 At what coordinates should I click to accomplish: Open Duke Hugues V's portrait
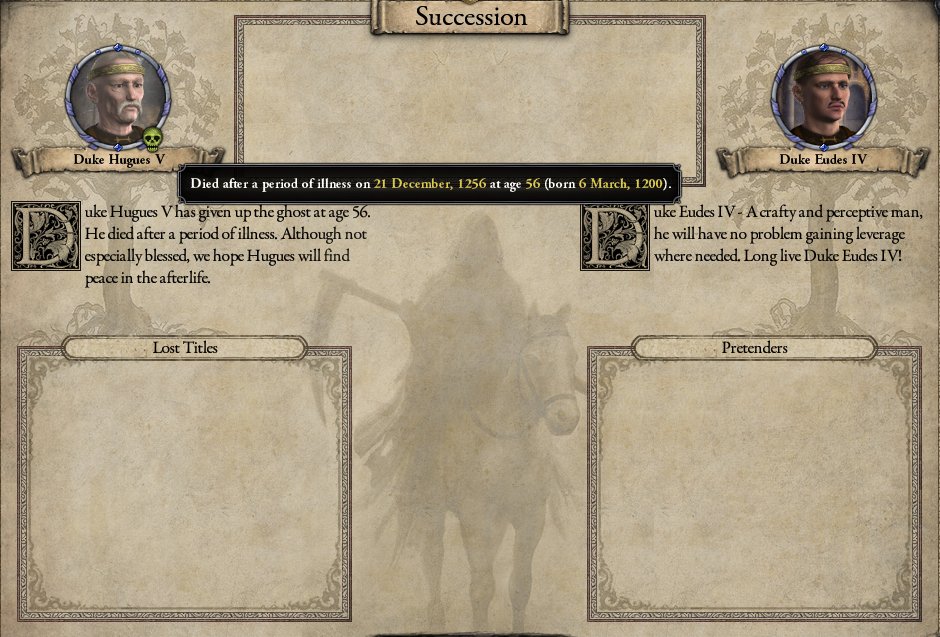tap(117, 96)
